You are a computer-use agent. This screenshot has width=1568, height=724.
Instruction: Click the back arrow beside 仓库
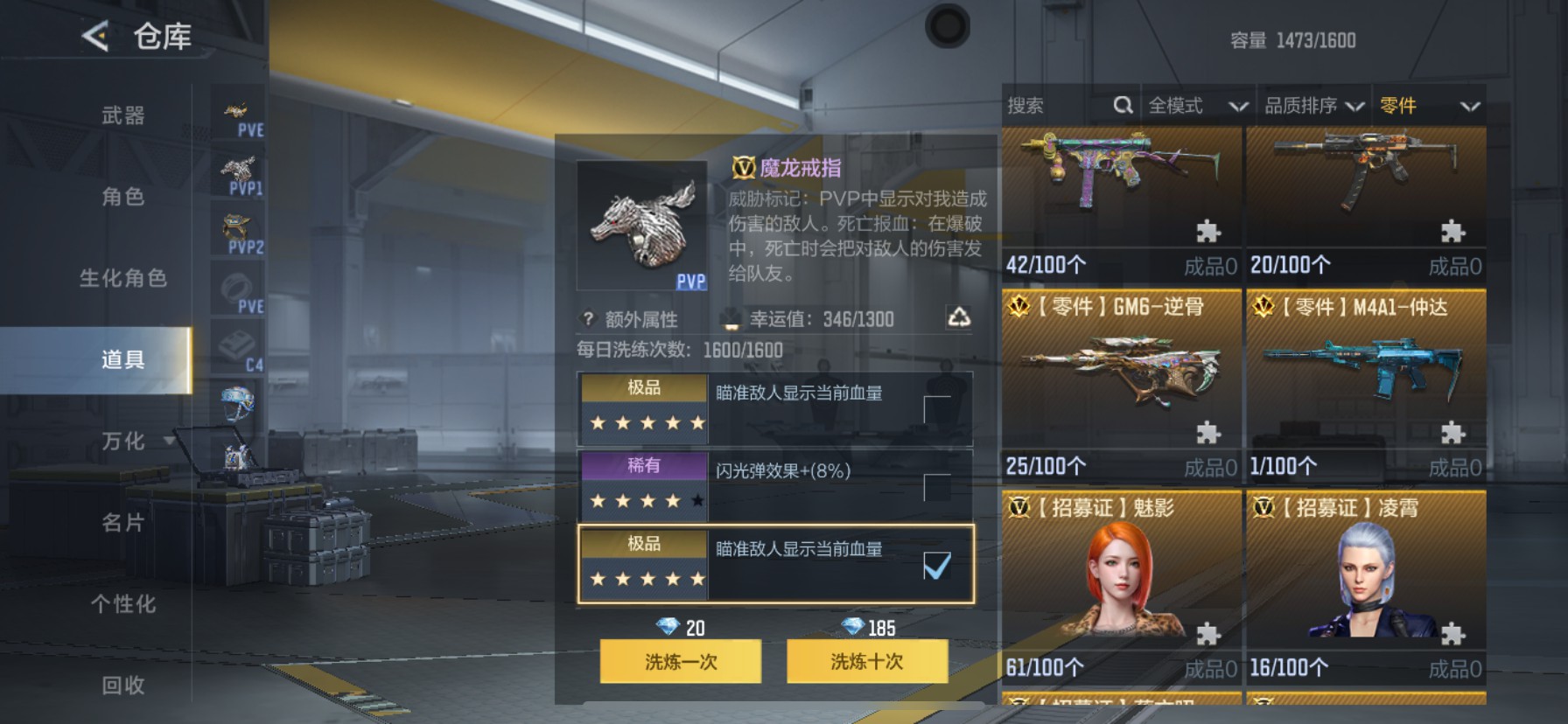point(96,37)
